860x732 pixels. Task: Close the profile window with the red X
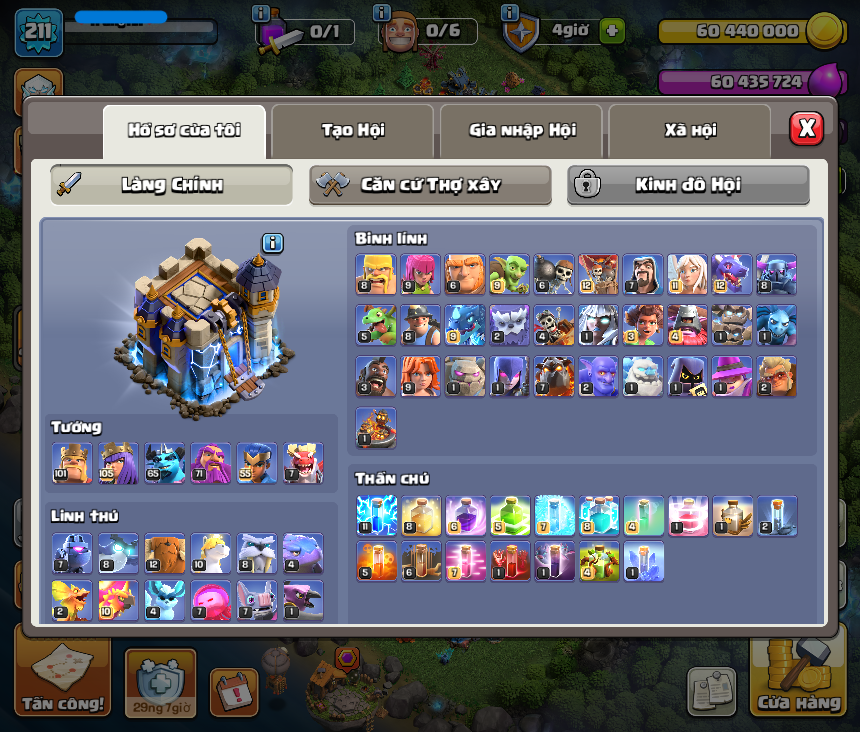click(x=806, y=128)
